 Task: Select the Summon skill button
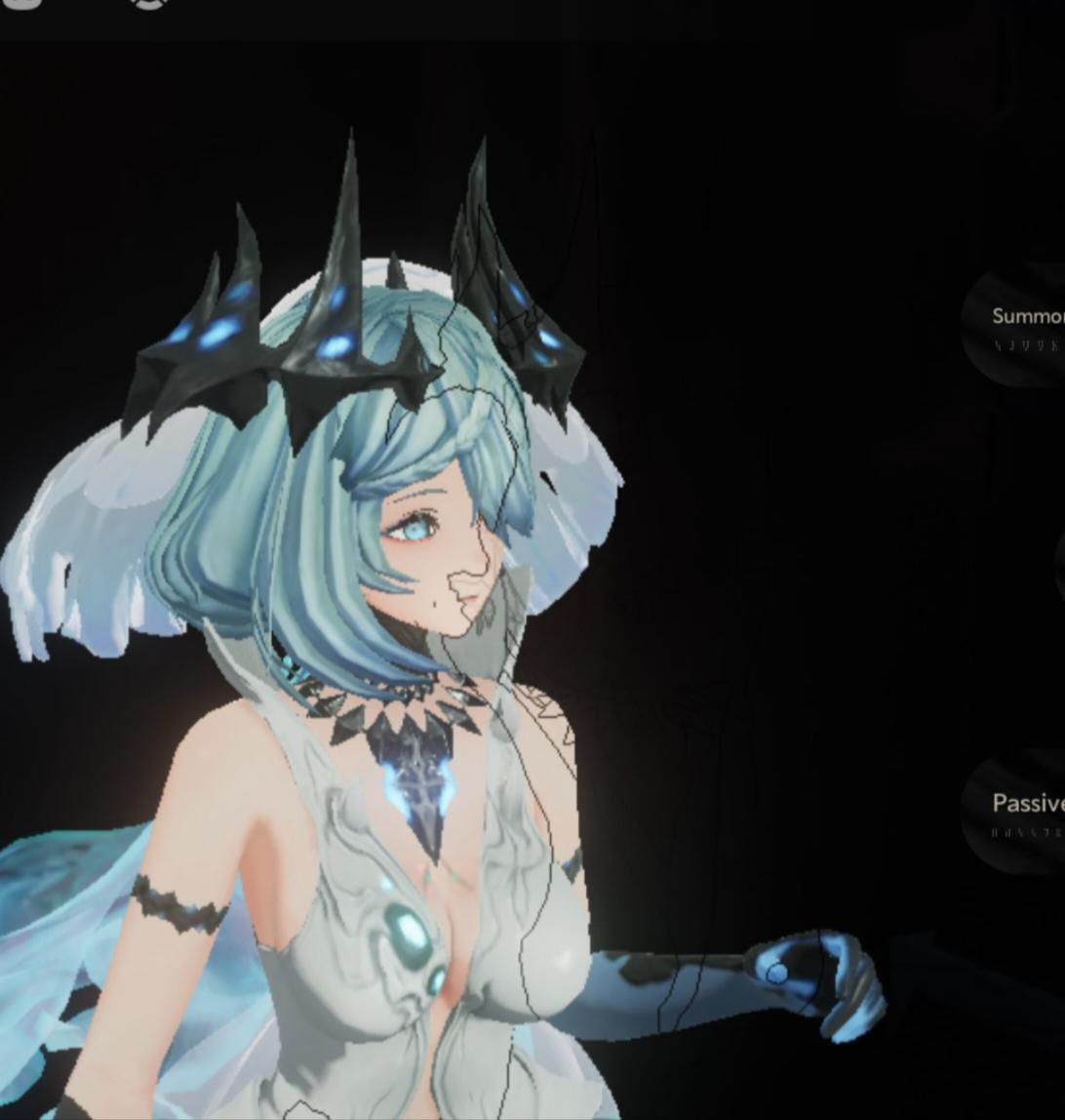(x=1022, y=323)
